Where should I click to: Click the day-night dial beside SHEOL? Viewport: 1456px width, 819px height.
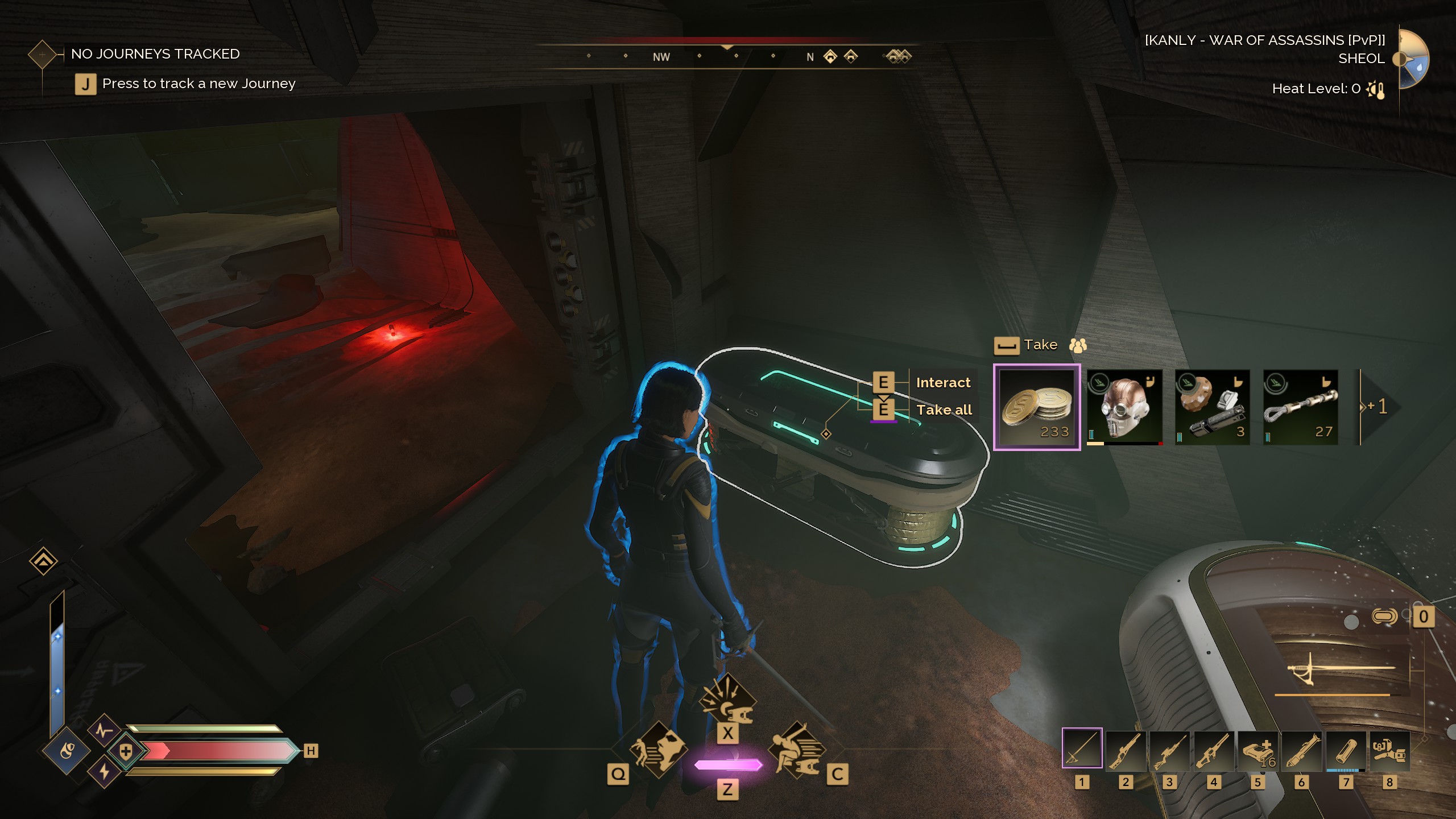click(x=1413, y=59)
